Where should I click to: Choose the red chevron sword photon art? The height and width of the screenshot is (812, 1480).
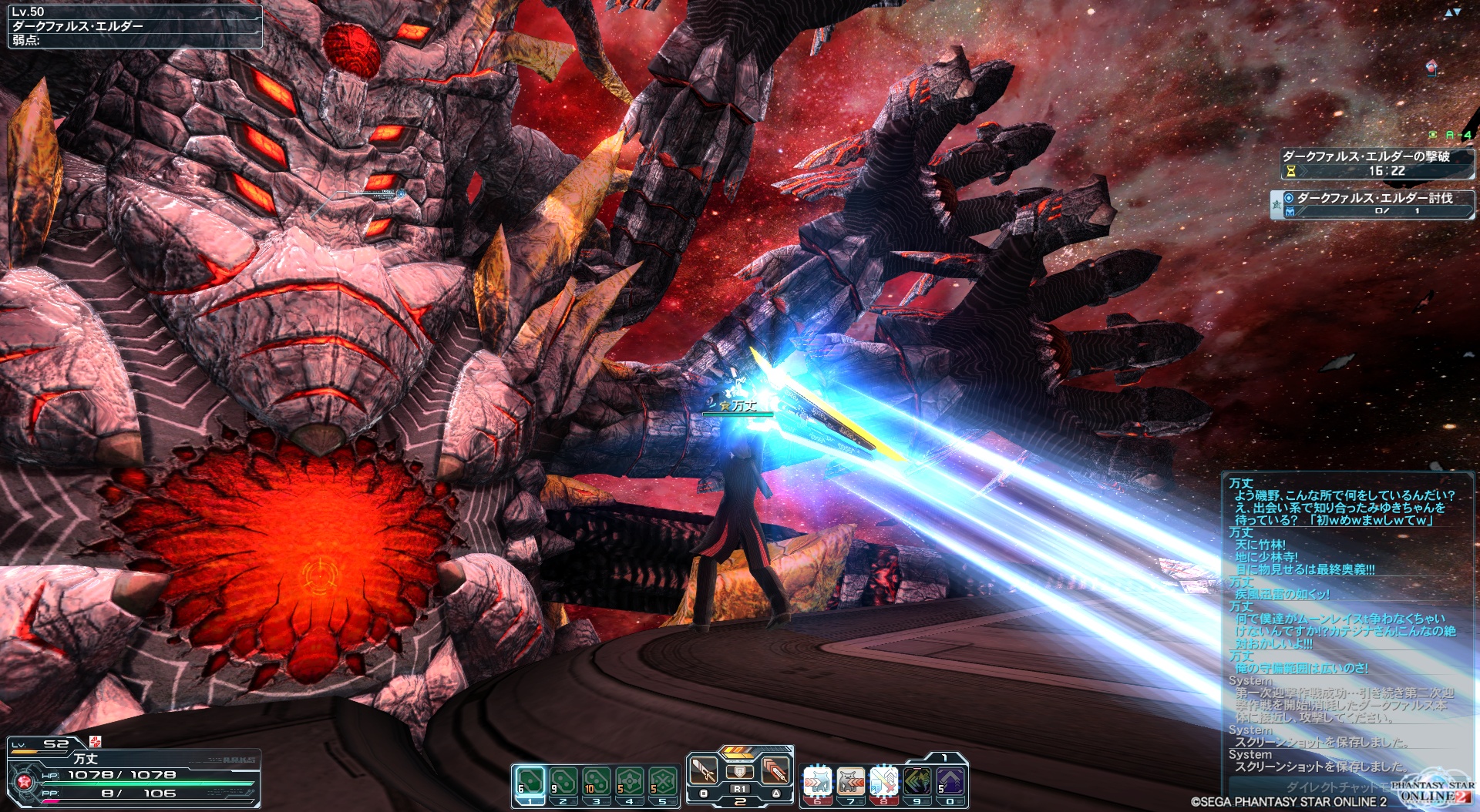[x=775, y=770]
